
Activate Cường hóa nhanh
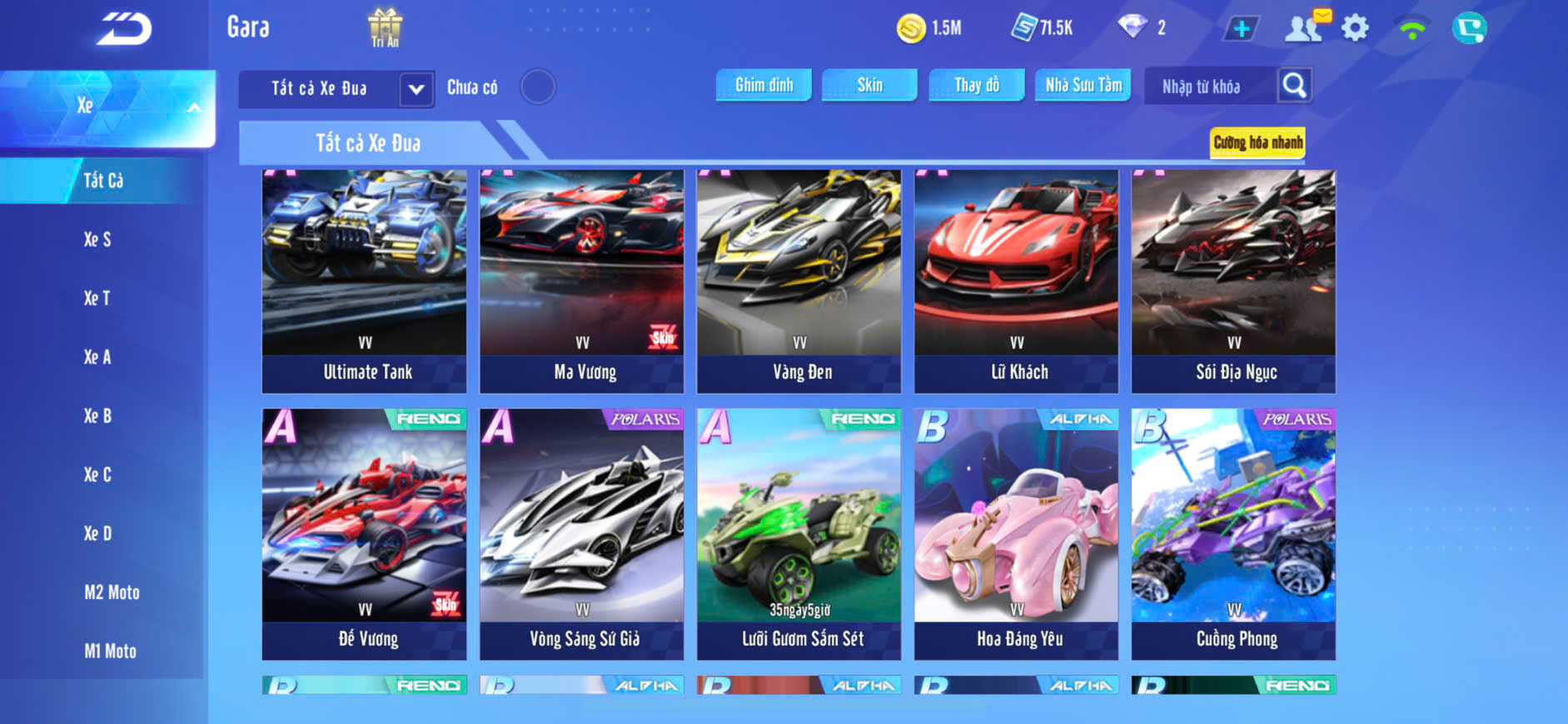tap(1257, 142)
